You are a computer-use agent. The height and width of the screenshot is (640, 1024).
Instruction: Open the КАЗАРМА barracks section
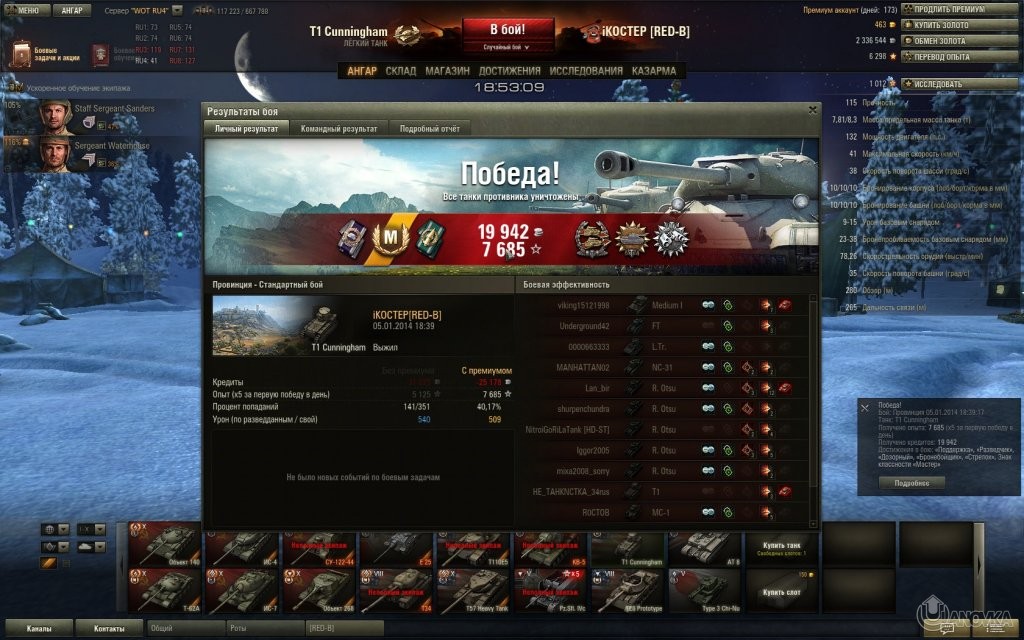click(653, 71)
